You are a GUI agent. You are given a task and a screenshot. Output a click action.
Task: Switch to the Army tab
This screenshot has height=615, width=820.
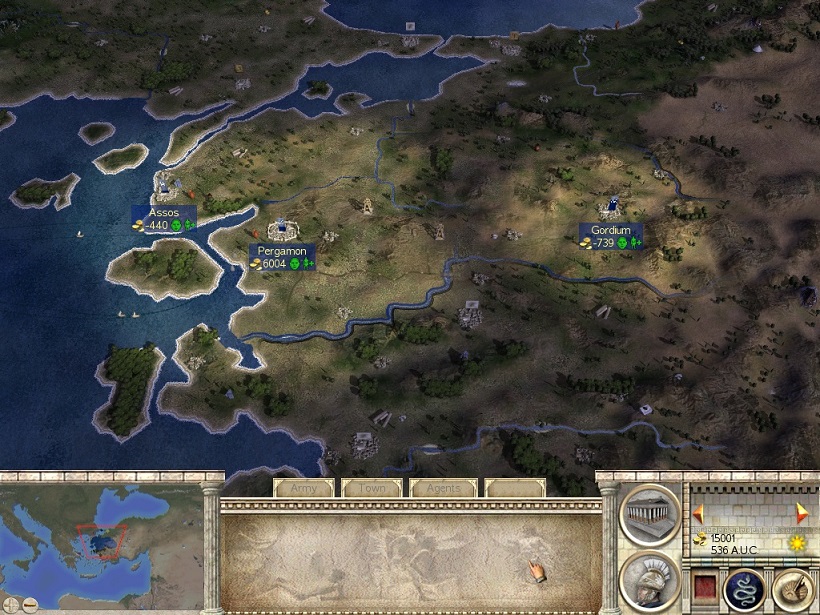click(303, 488)
